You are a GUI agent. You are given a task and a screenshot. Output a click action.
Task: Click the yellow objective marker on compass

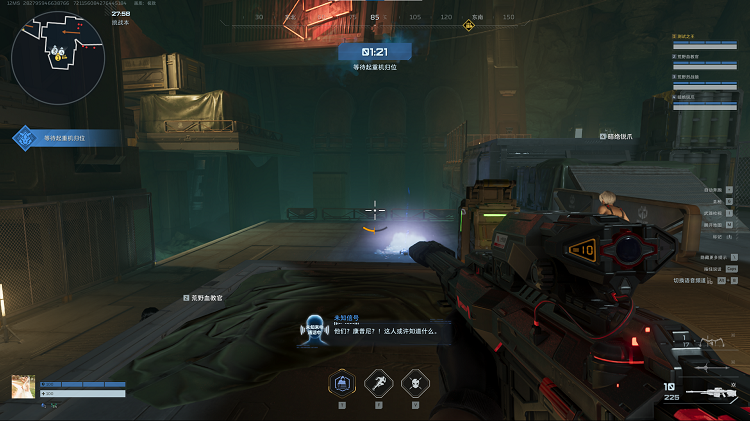click(x=468, y=25)
